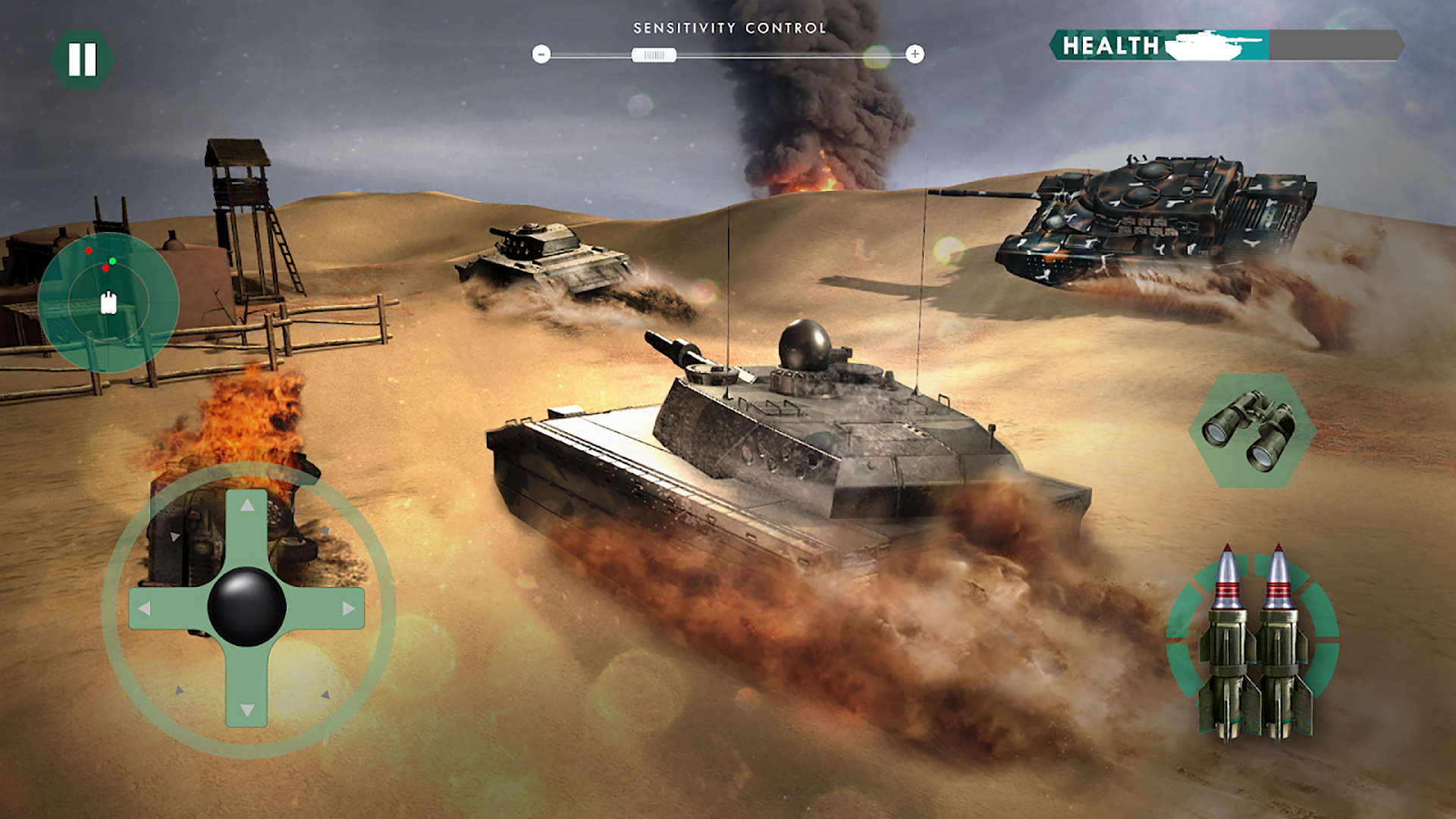Click the sensitivity control slider handle
The height and width of the screenshot is (819, 1456).
[654, 55]
